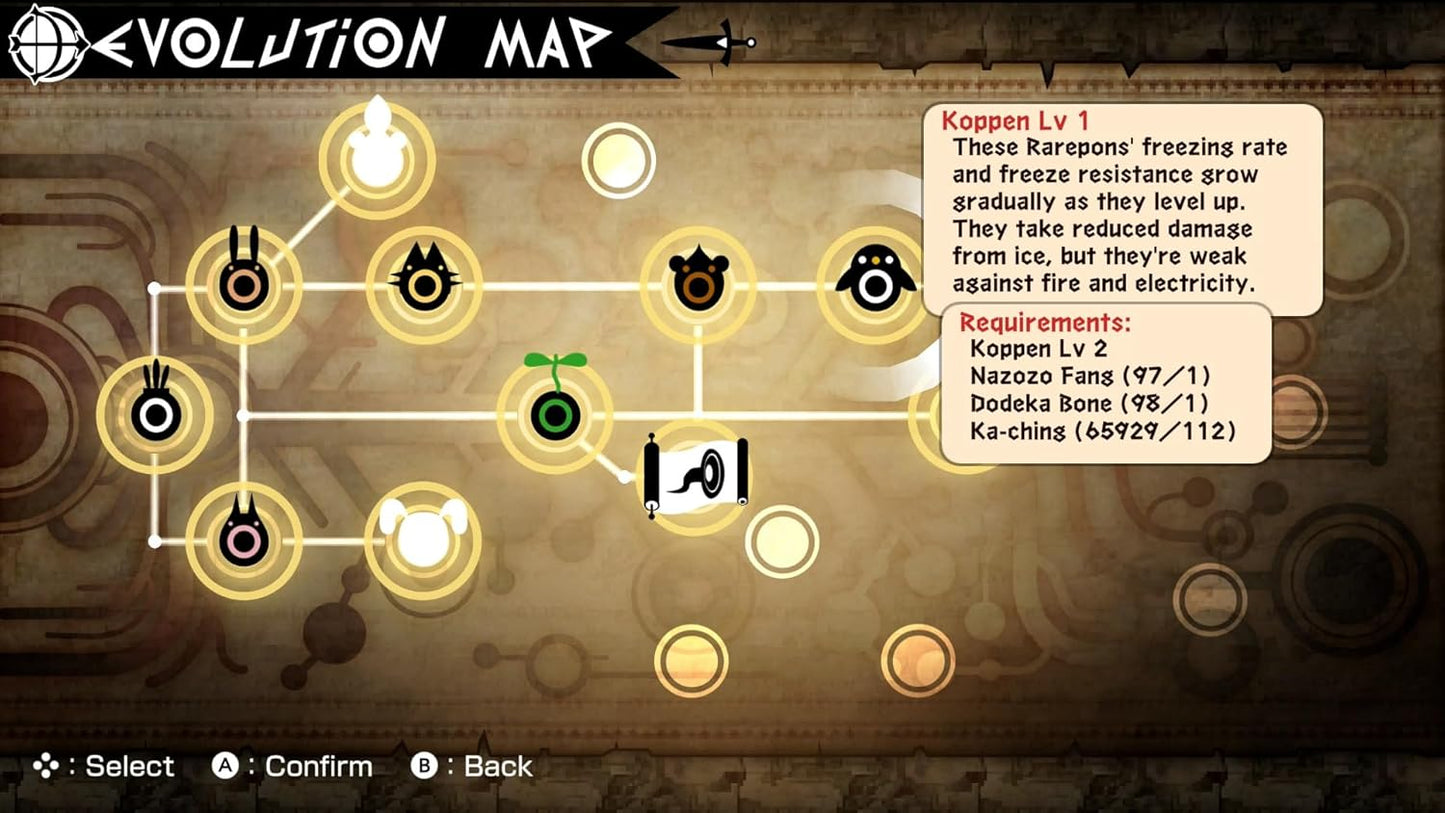Select the penguin Koppen node

[x=875, y=285]
